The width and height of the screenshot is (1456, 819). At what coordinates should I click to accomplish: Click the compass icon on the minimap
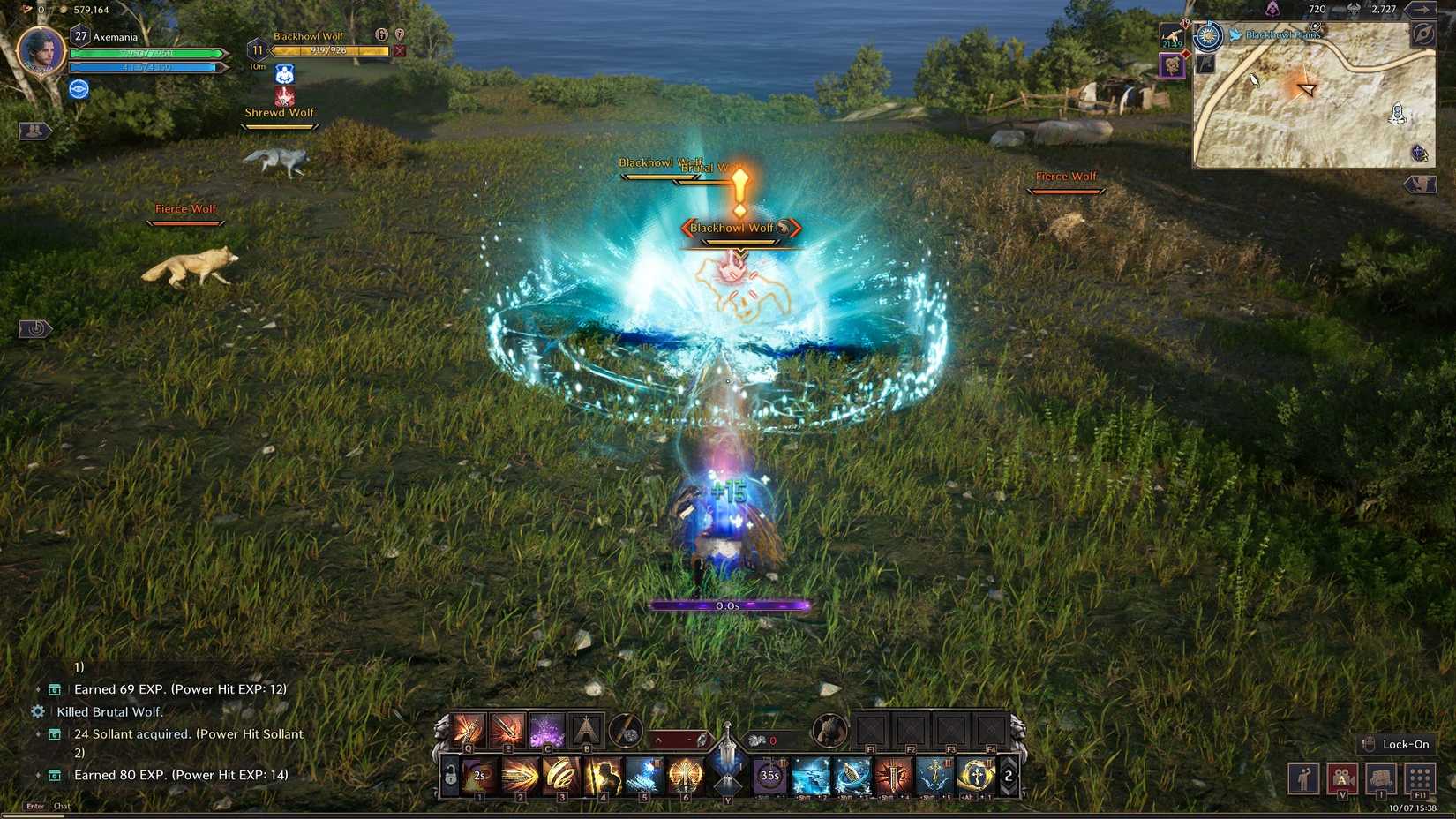[1422, 35]
